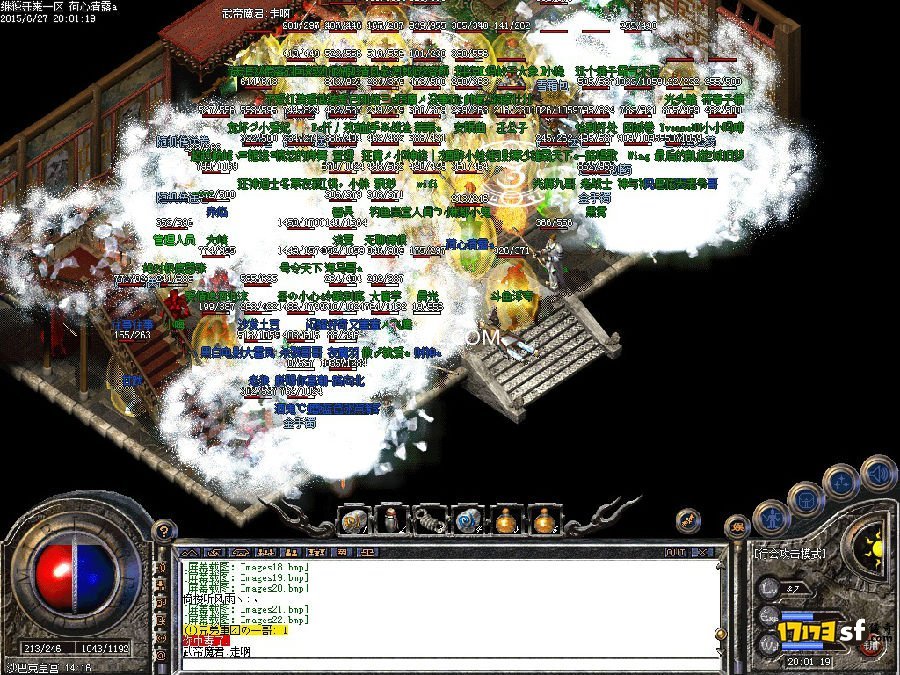
Task: Open the character status round button
Action: pyautogui.click(x=772, y=517)
